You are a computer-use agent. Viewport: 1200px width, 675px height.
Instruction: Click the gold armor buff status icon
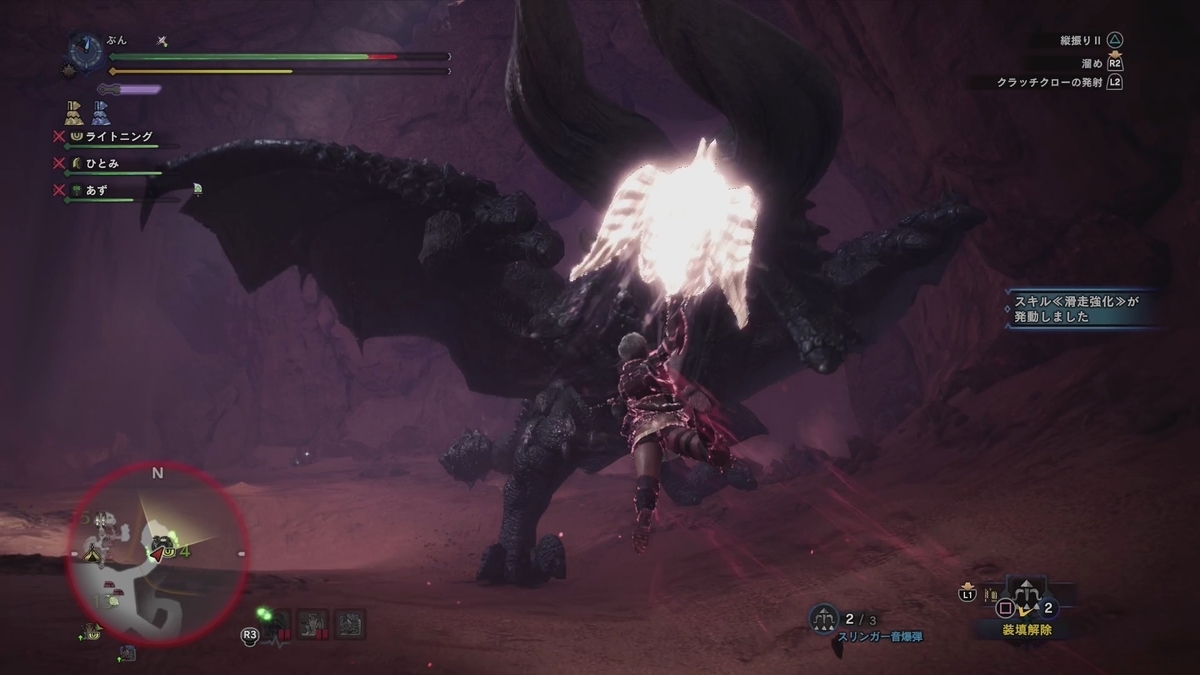[x=74, y=111]
